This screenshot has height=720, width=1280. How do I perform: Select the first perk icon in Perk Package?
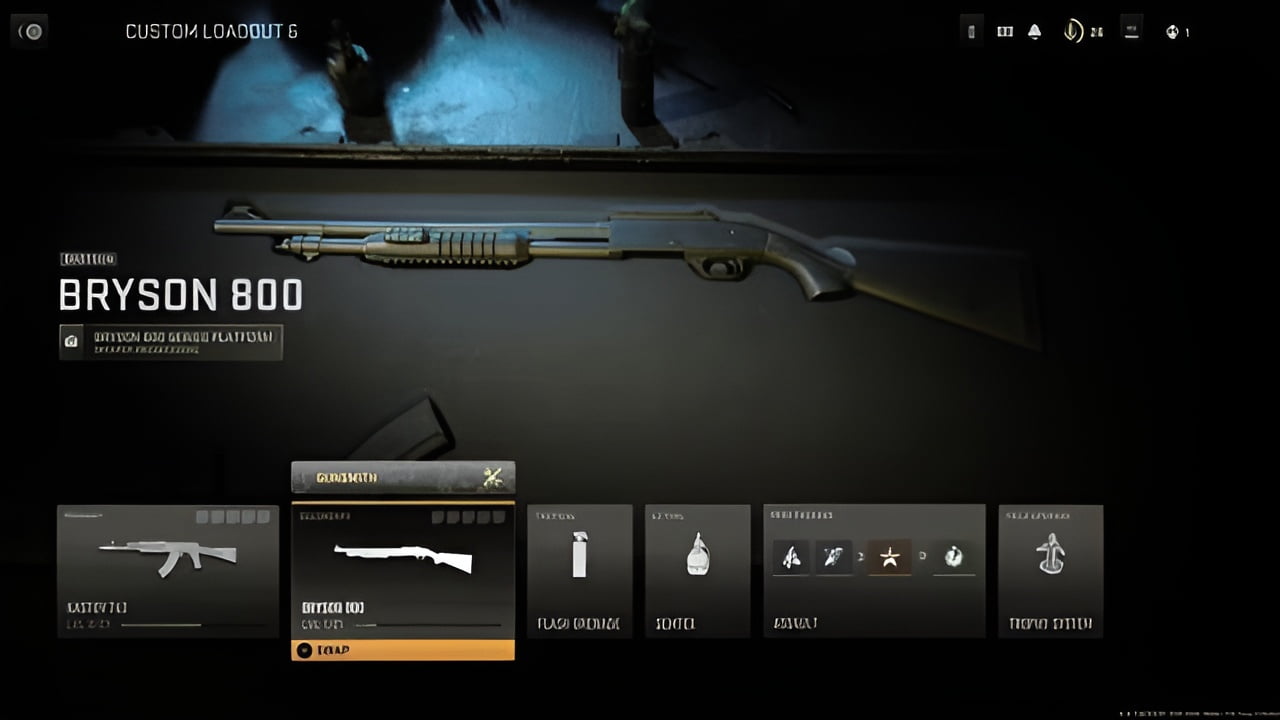click(791, 557)
